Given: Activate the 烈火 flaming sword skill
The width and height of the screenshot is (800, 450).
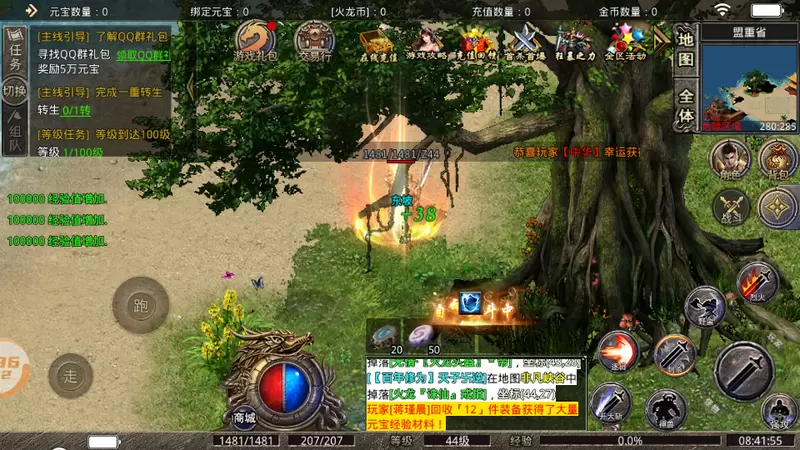Looking at the screenshot, I should (757, 281).
